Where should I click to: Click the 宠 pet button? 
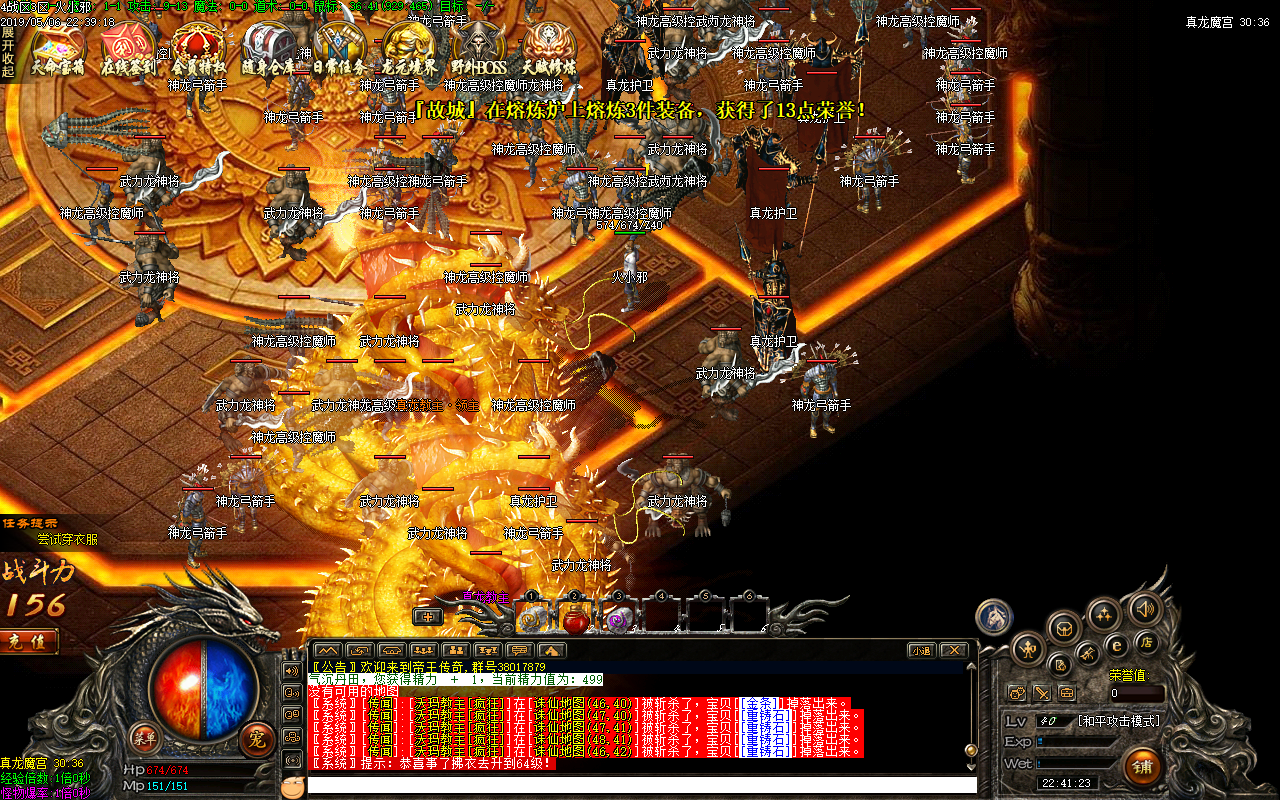257,740
